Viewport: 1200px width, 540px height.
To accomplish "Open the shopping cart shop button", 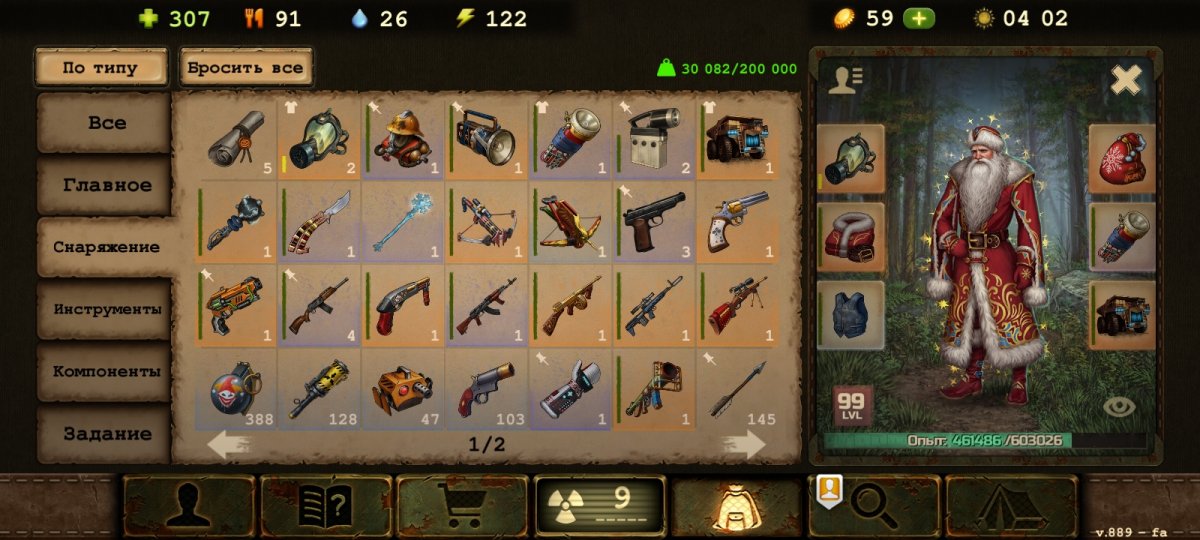I will coord(462,505).
